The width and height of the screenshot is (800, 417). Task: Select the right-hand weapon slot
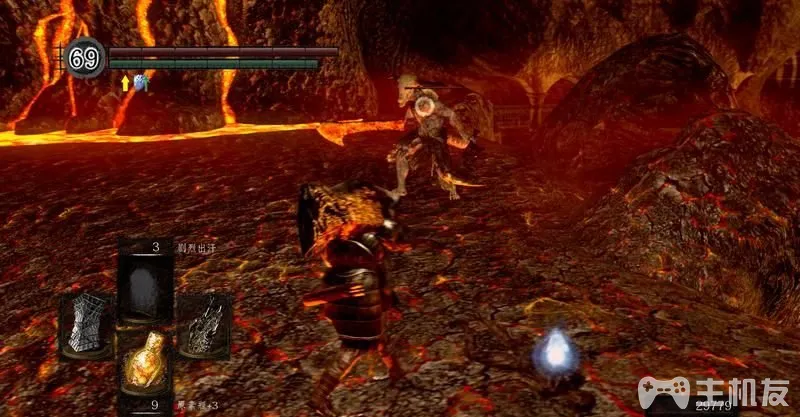tap(205, 325)
